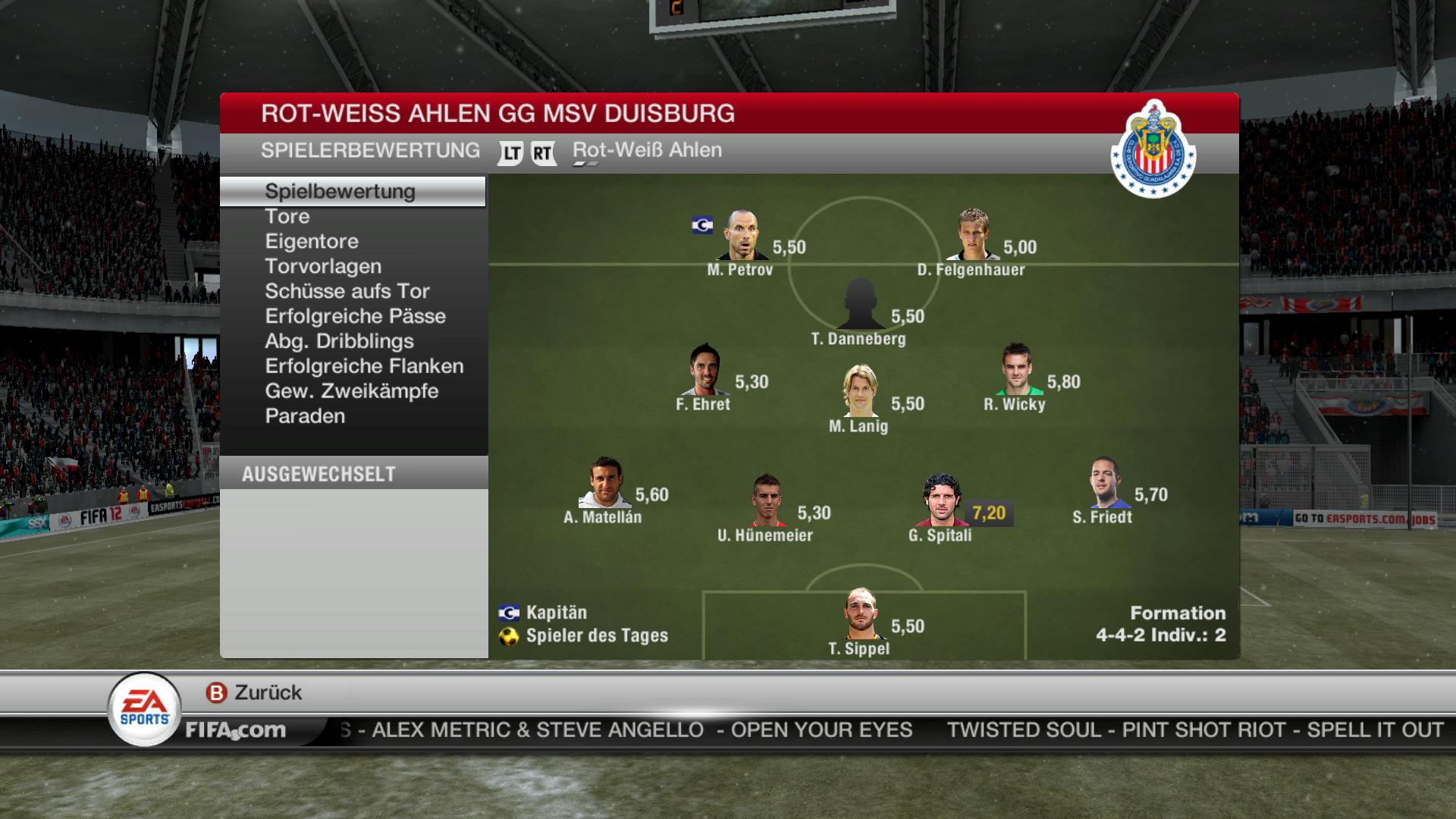This screenshot has width=1456, height=819.
Task: Go back with the Zurück button
Action: 255,693
